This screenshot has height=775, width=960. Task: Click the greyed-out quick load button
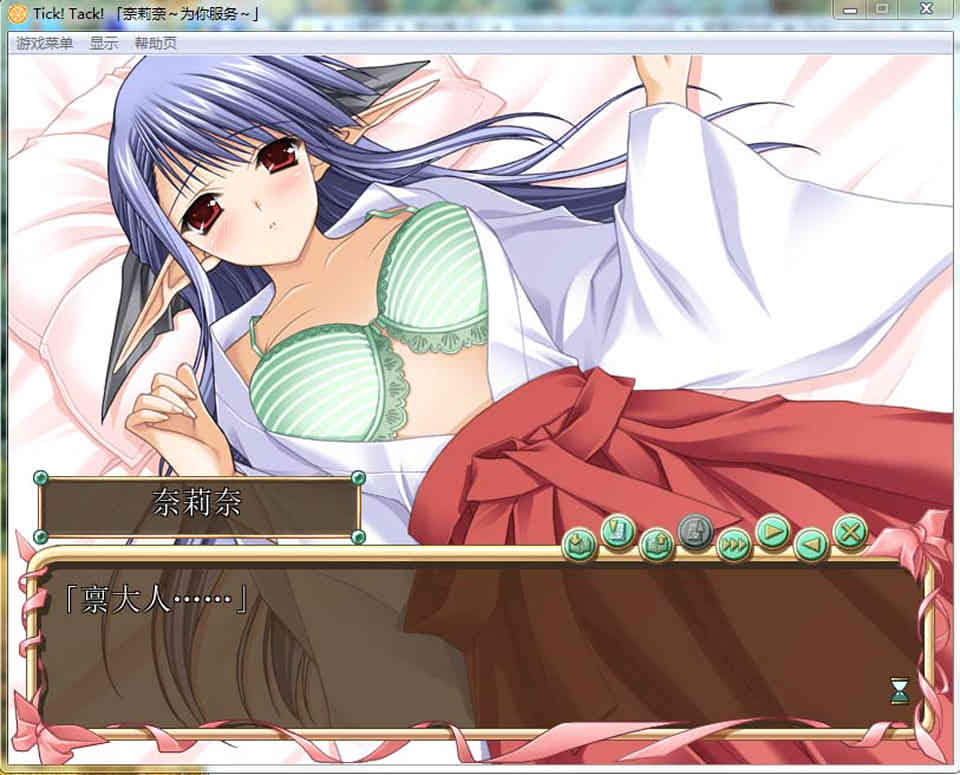pyautogui.click(x=695, y=531)
